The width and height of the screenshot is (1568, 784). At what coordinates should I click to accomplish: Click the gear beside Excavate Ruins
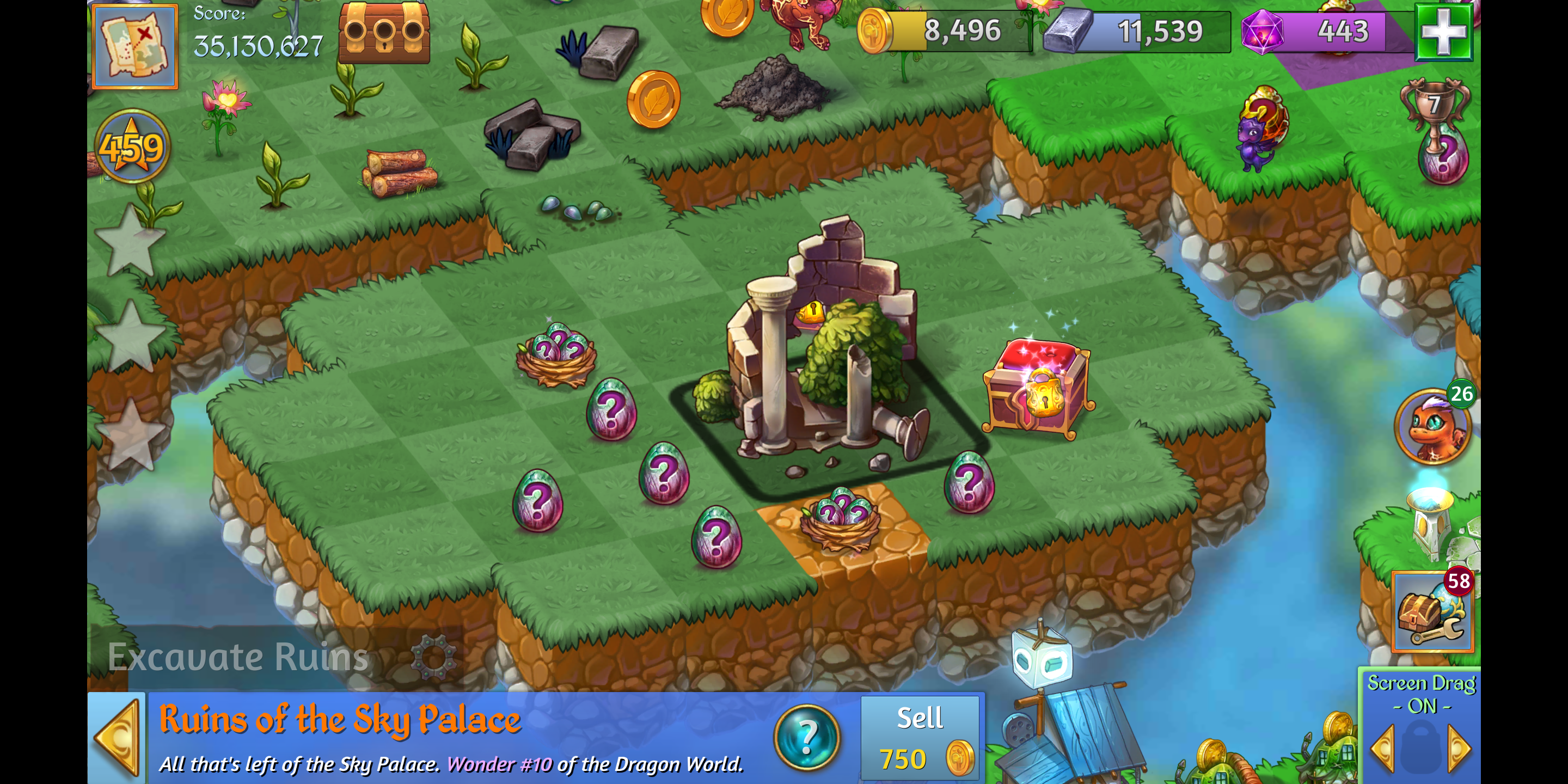(x=433, y=657)
